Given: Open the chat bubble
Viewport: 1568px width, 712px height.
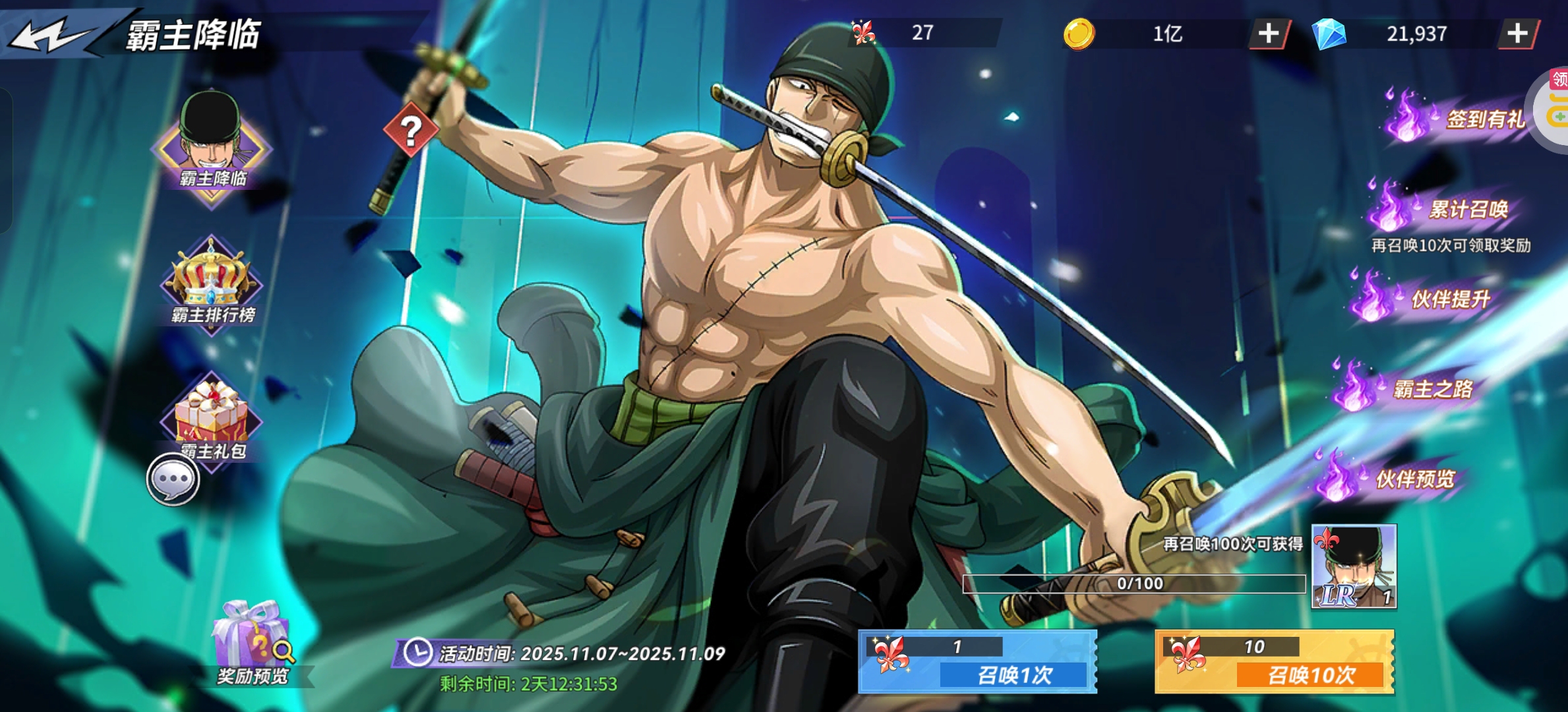Looking at the screenshot, I should point(173,479).
